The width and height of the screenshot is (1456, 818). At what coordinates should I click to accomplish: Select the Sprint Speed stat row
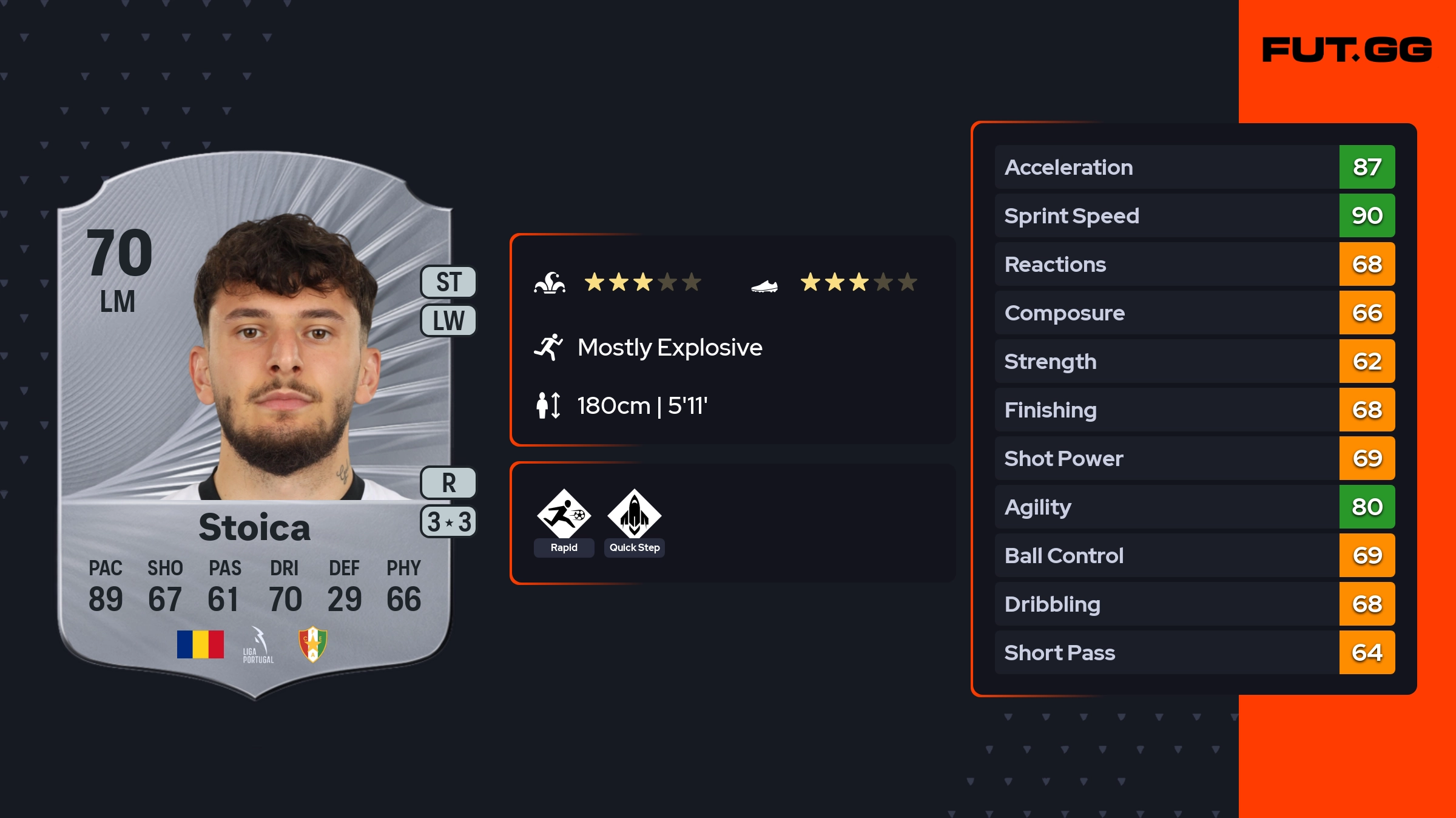click(1194, 215)
